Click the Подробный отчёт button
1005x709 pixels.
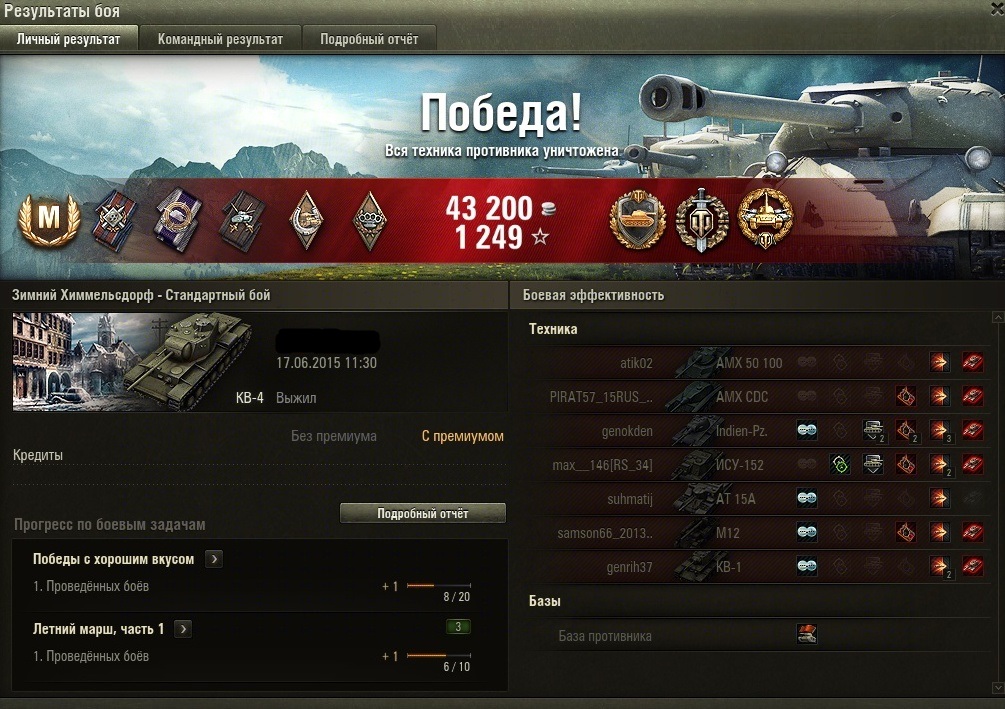[x=423, y=513]
